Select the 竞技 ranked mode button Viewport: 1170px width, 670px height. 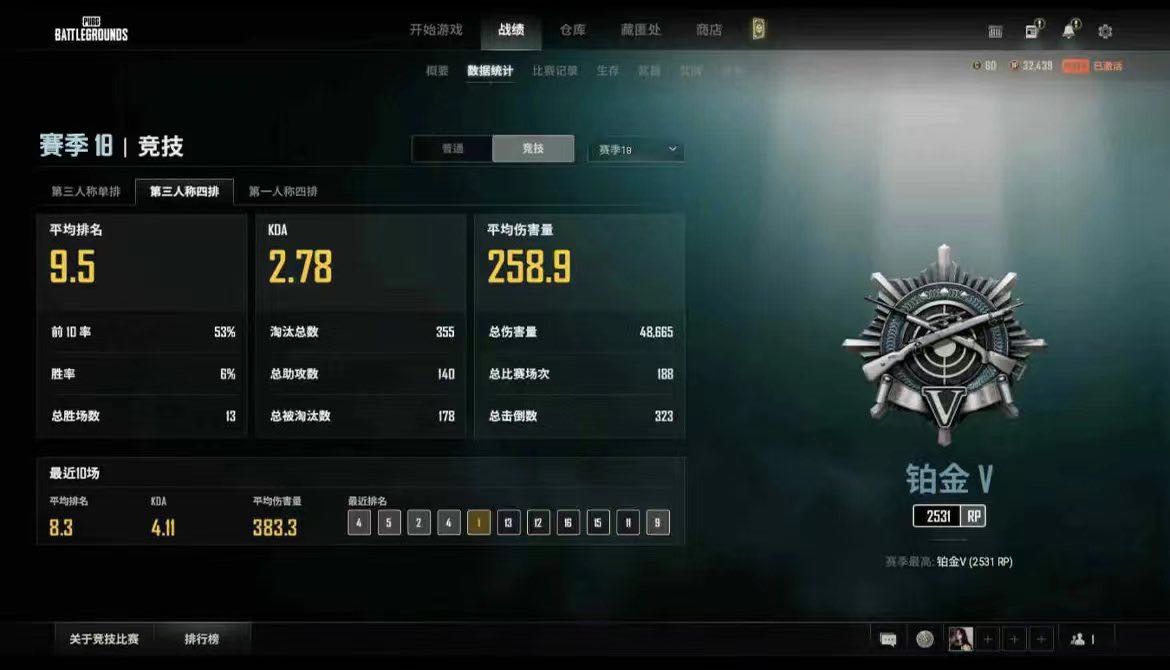(533, 149)
